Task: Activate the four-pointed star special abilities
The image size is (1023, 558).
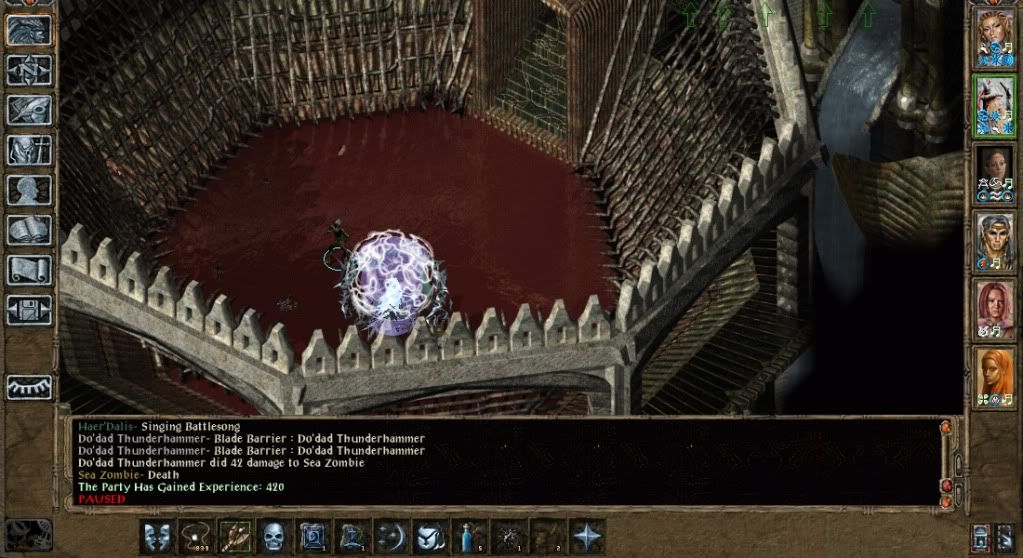Action: tap(586, 536)
